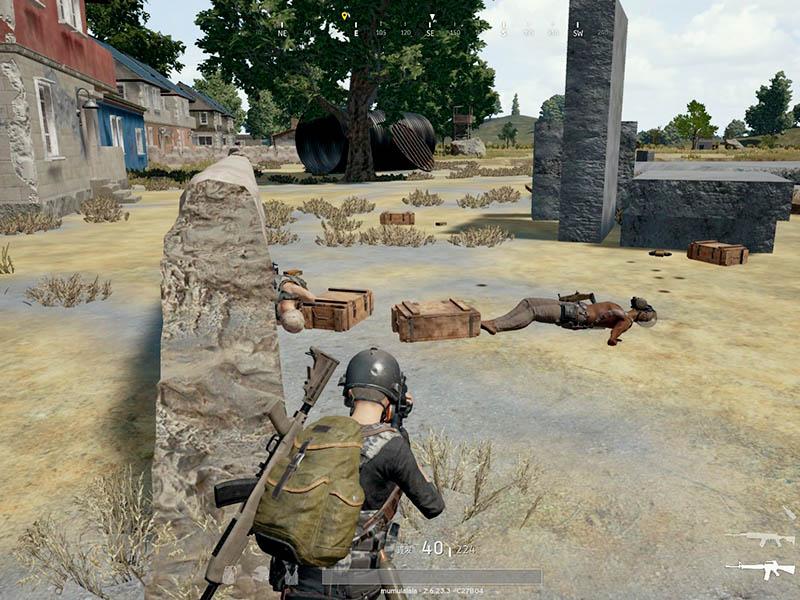Click the yellow waypoint marker on the compass
The height and width of the screenshot is (600, 800).
tap(345, 17)
